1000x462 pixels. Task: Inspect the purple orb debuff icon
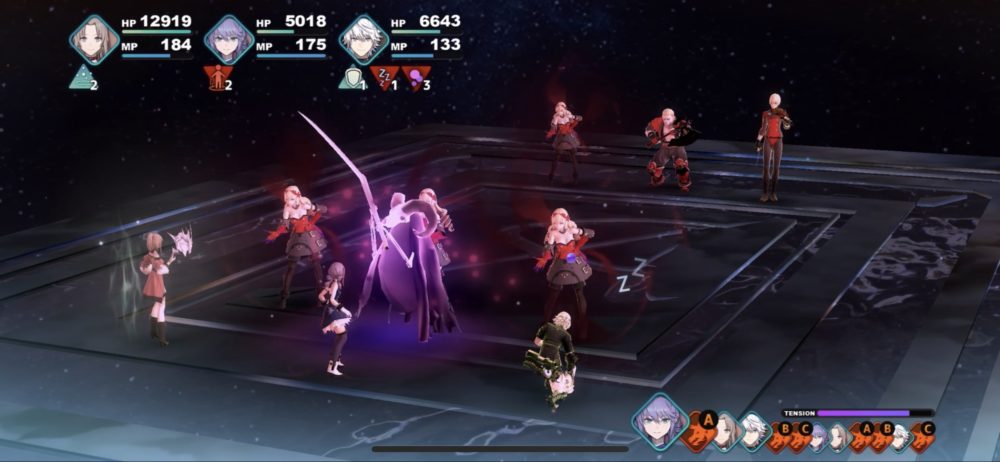click(415, 77)
